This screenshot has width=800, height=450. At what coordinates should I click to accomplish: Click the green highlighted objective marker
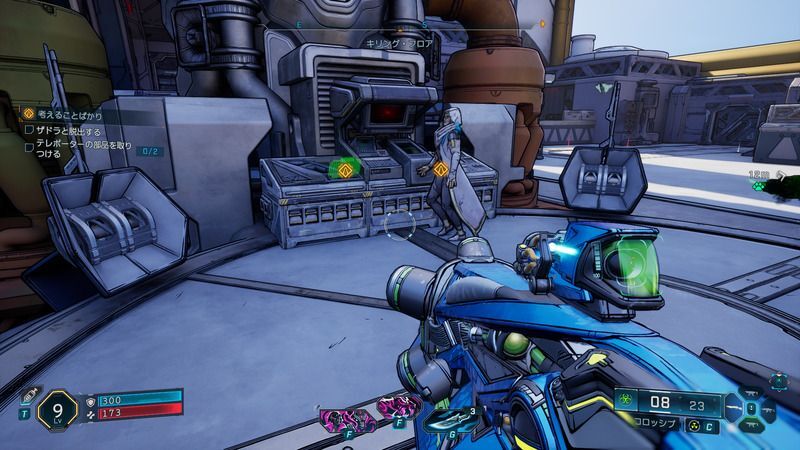[346, 168]
